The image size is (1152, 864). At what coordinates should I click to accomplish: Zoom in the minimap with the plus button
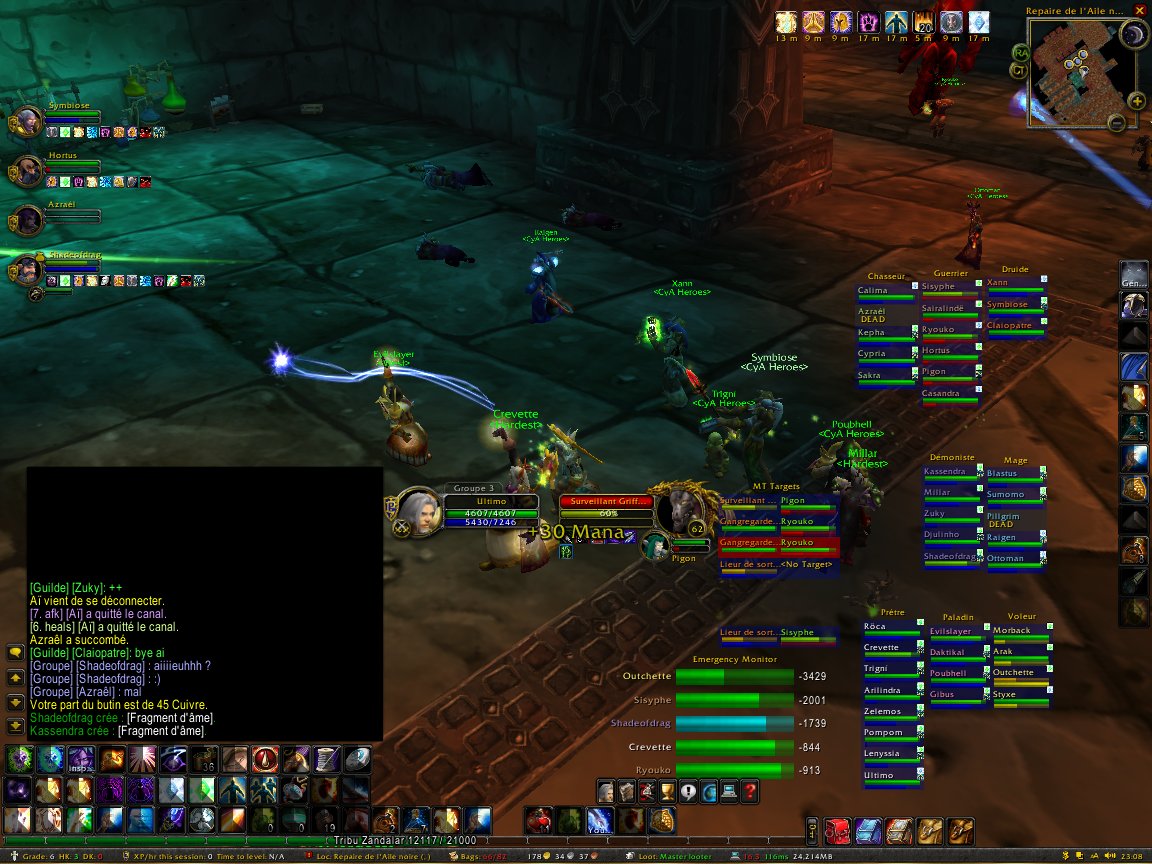point(1137,101)
